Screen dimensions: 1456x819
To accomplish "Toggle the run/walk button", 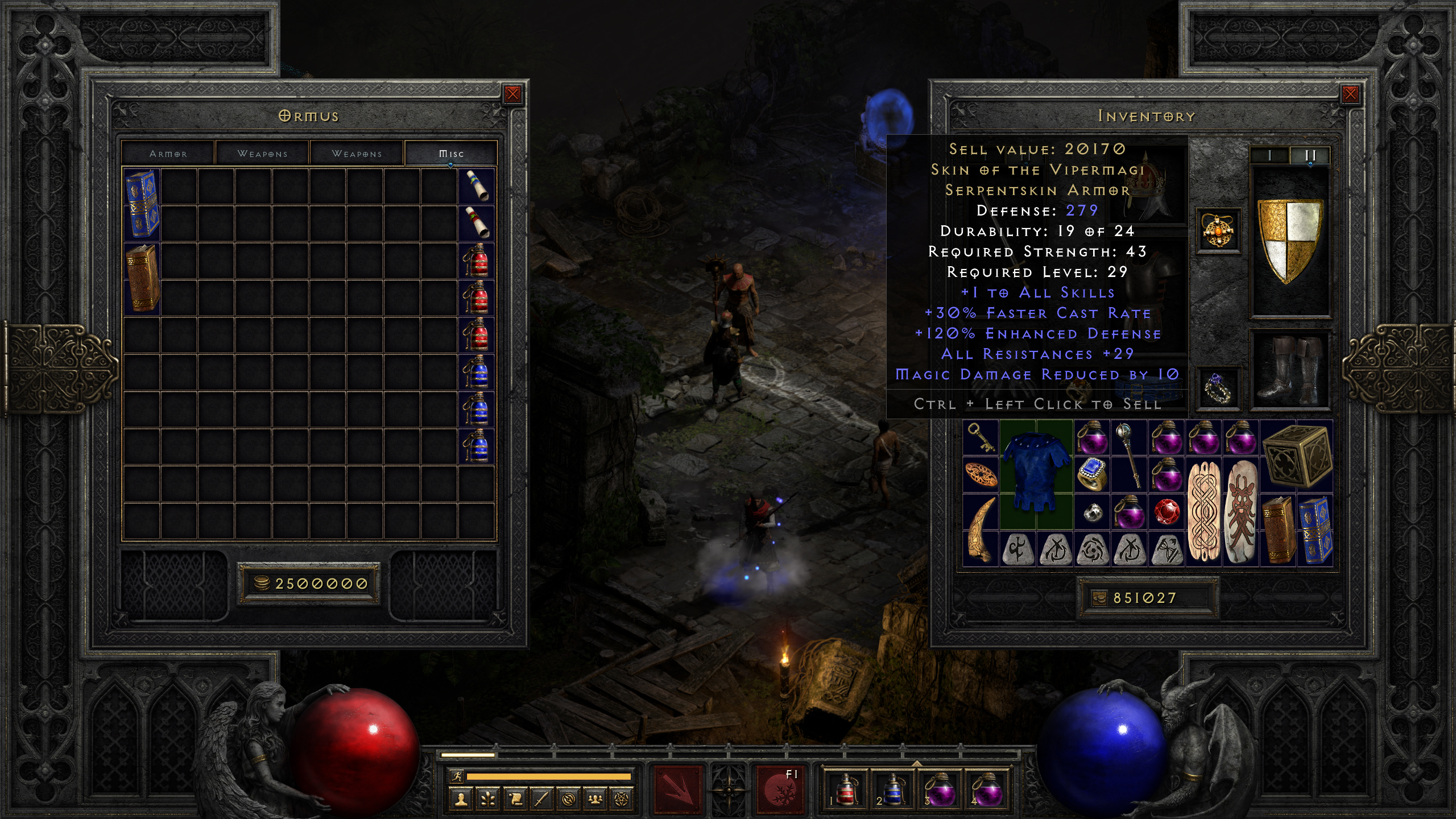I will [x=456, y=776].
